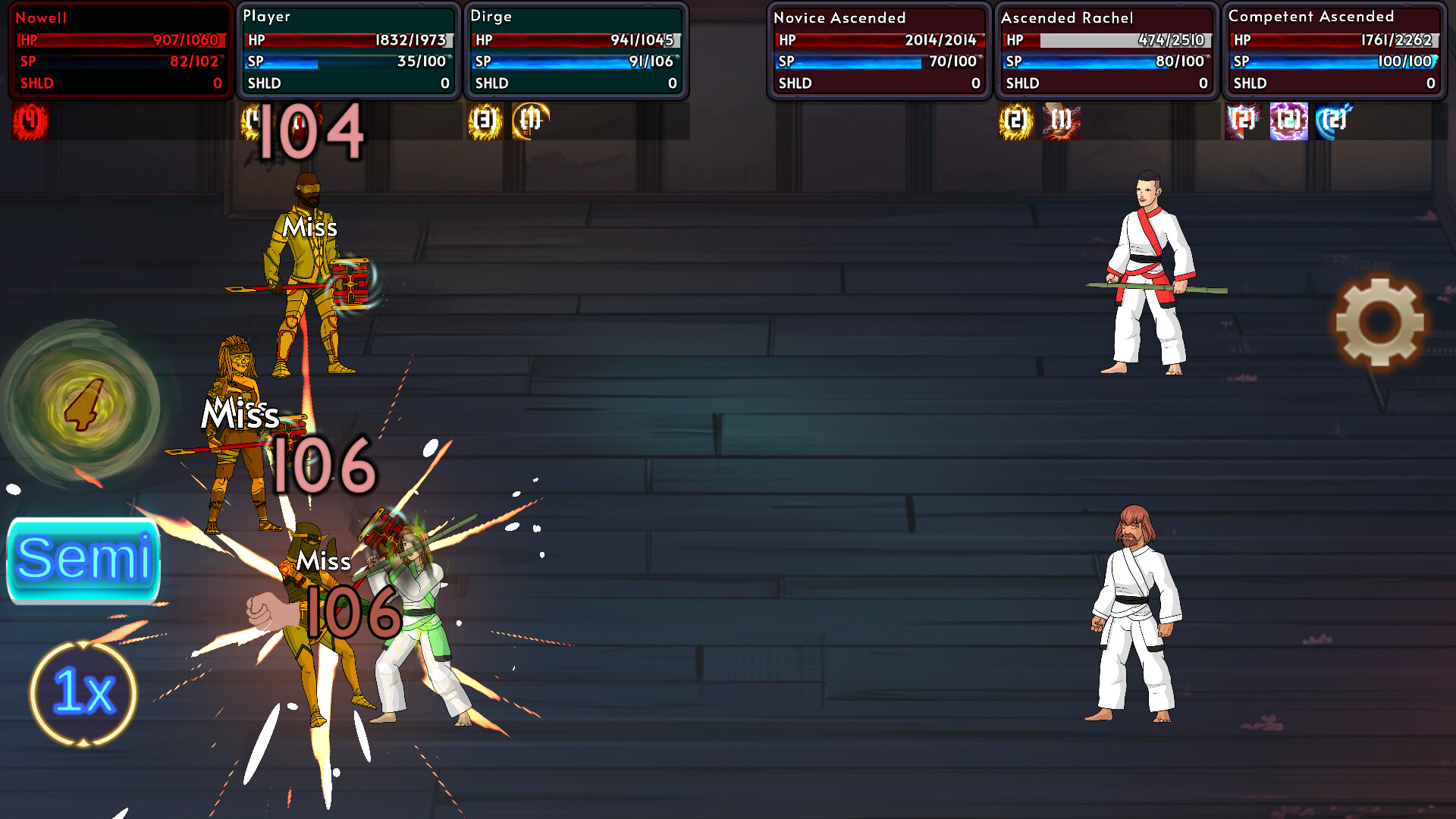
Task: Toggle the Semi attack mode button
Action: click(x=83, y=561)
